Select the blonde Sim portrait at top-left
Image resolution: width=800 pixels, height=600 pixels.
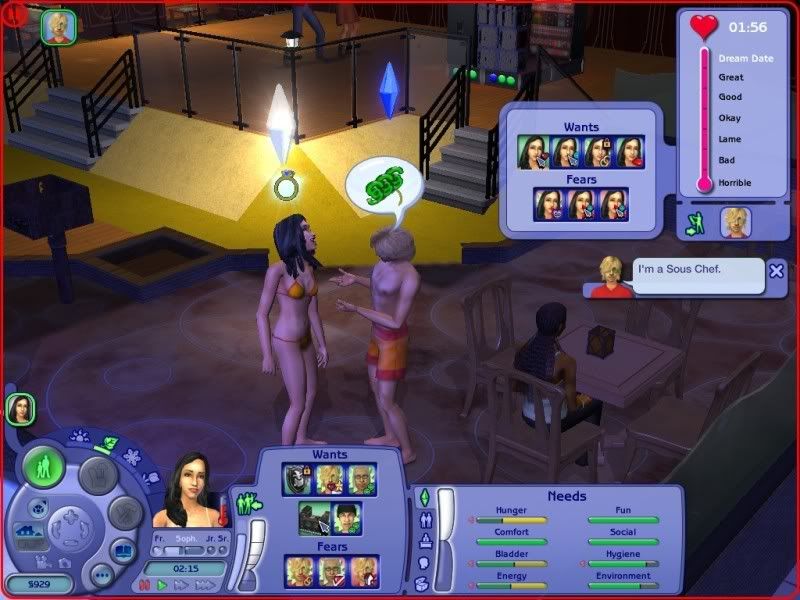(x=58, y=27)
